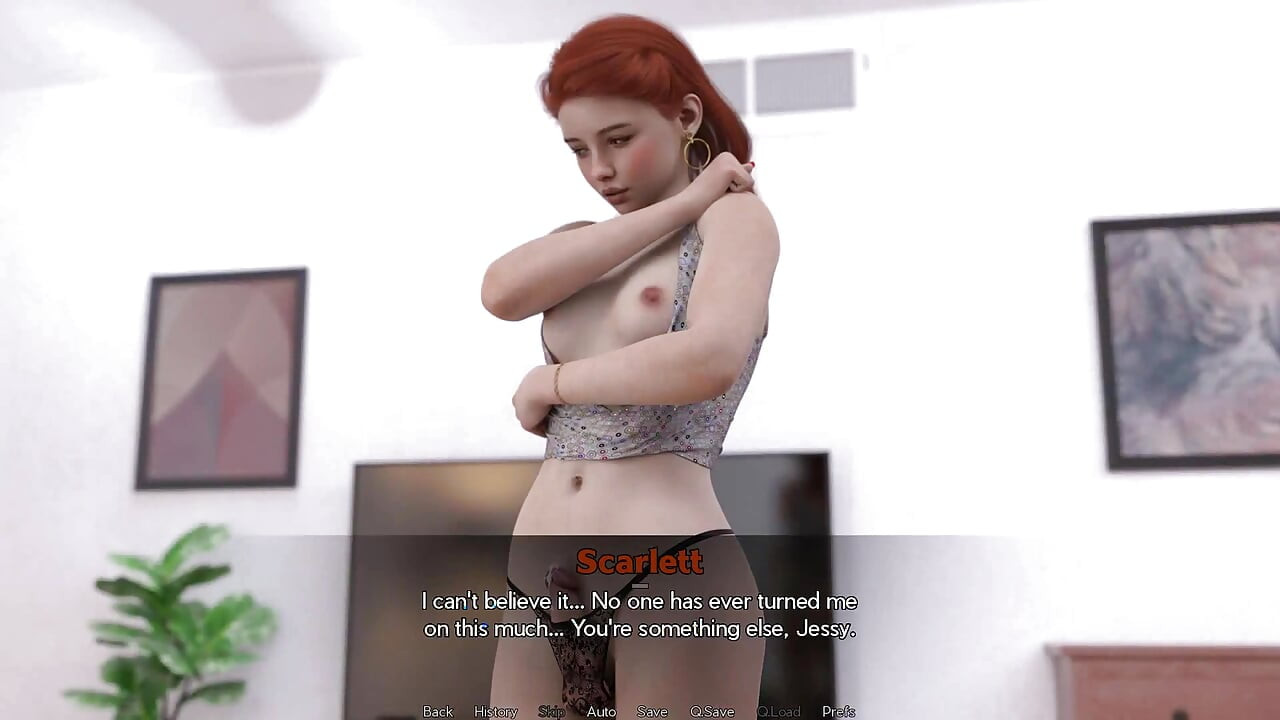Toggle Auto dialogue advance
Viewport: 1280px width, 720px height.
click(601, 711)
